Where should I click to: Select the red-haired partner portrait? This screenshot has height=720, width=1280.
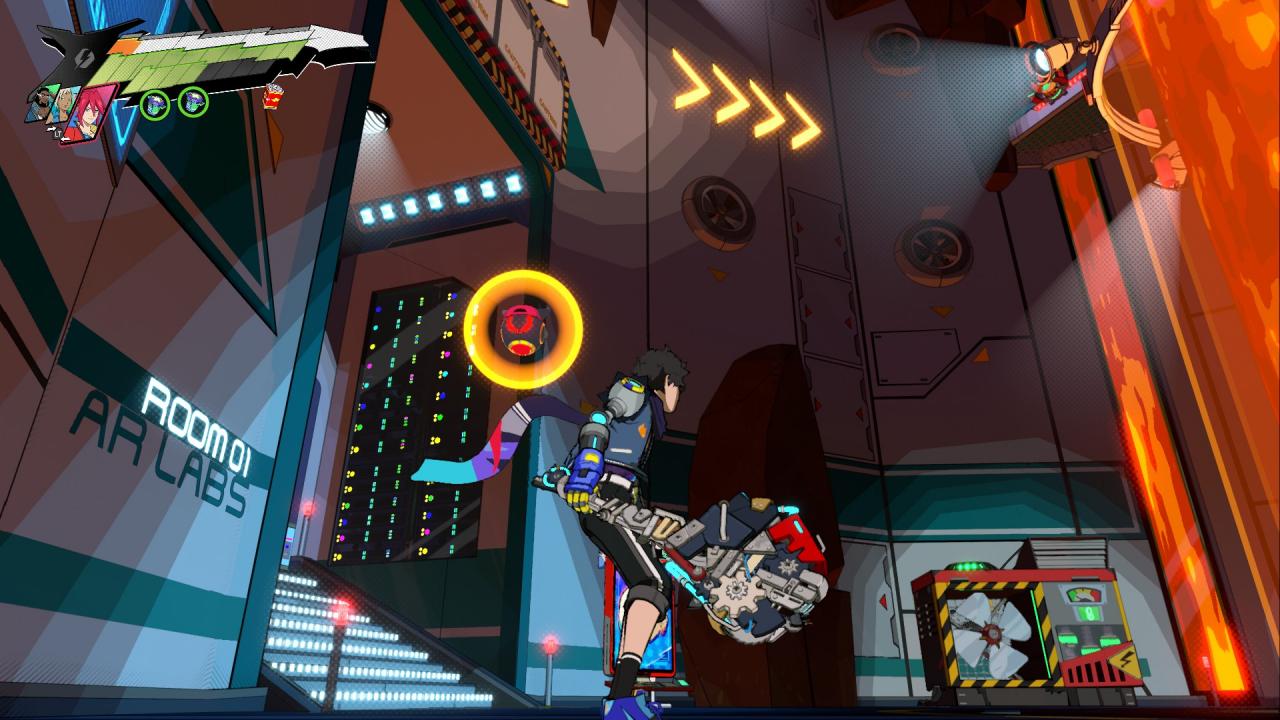pyautogui.click(x=86, y=112)
